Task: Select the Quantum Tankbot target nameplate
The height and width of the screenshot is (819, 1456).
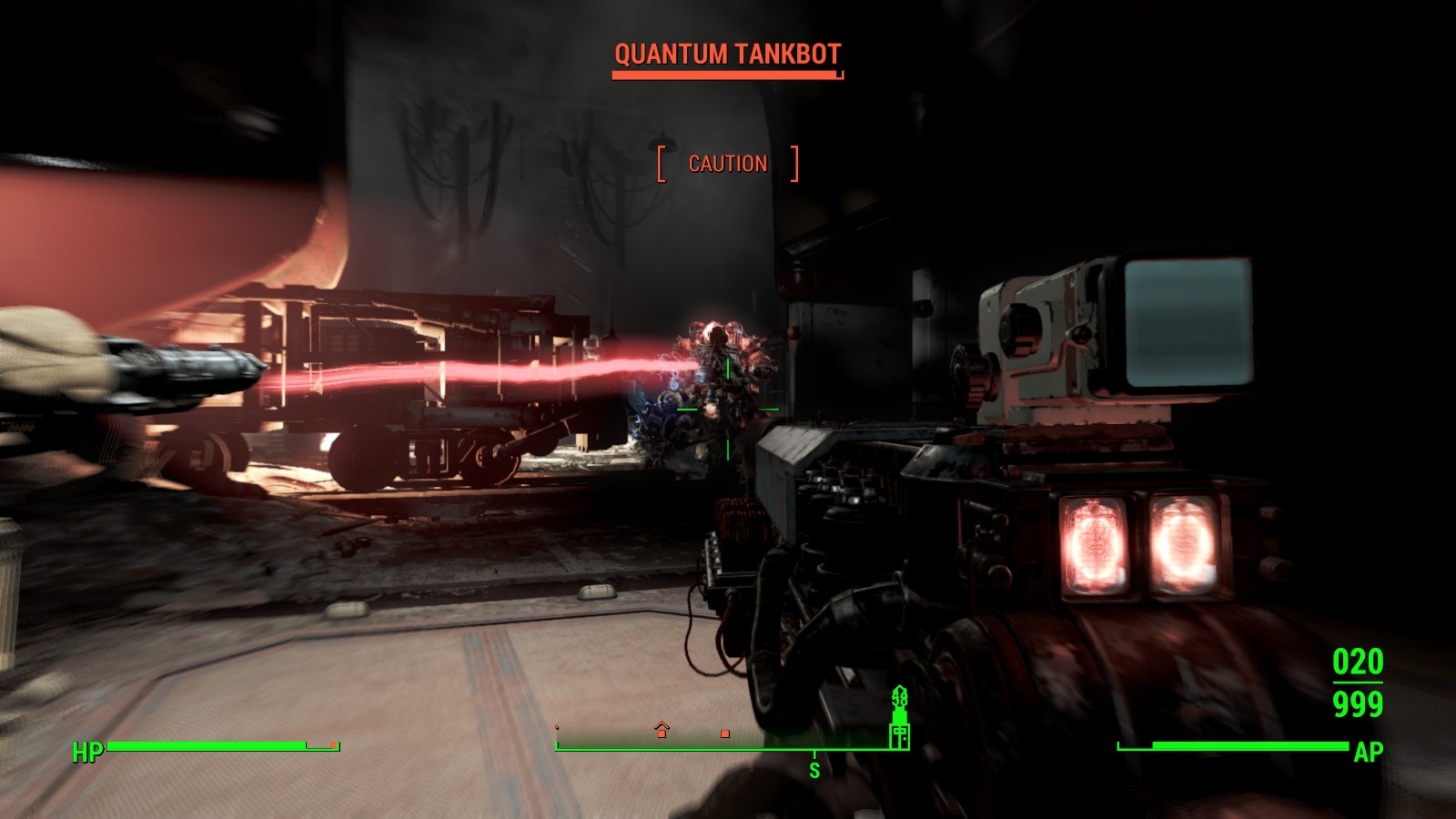Action: pos(727,55)
